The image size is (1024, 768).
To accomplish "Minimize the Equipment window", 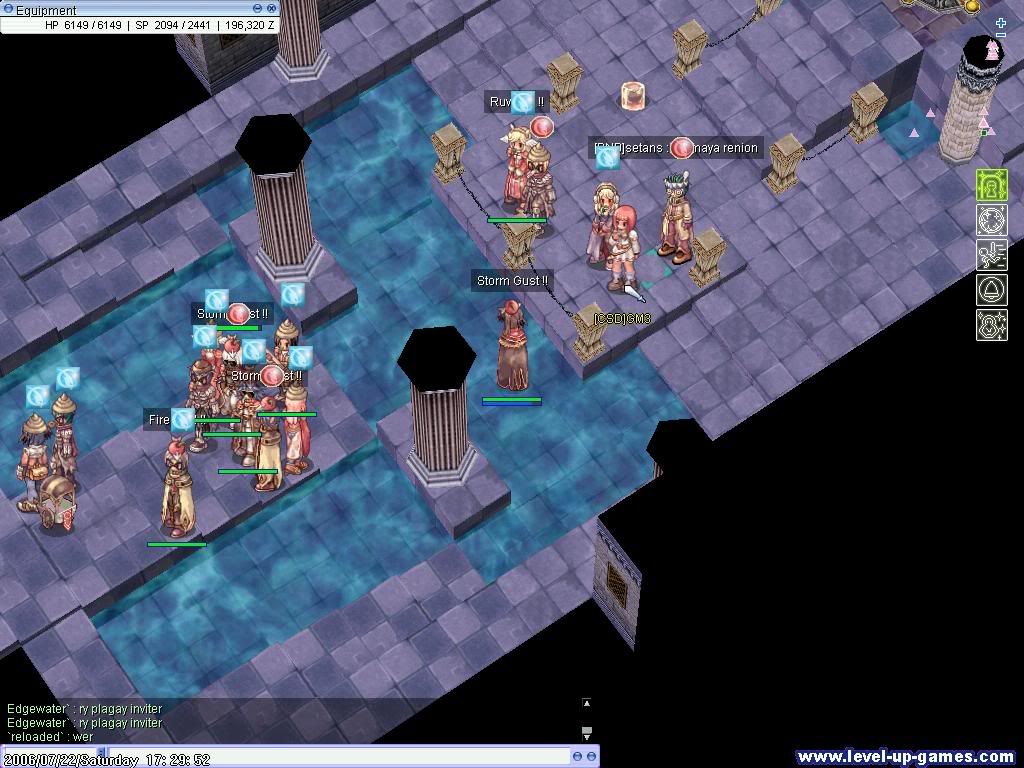I will (257, 8).
